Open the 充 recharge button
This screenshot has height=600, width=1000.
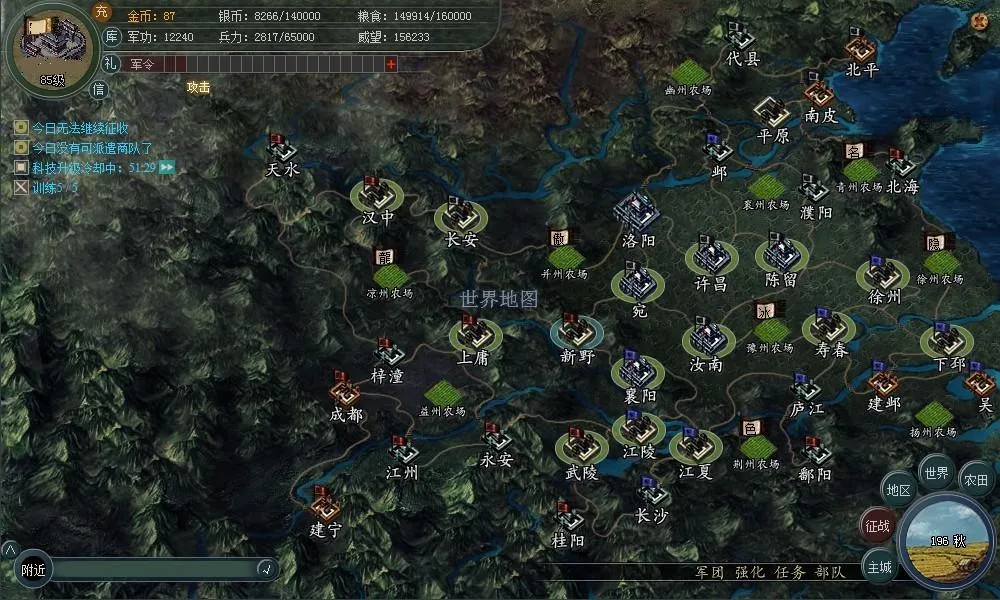(x=101, y=12)
